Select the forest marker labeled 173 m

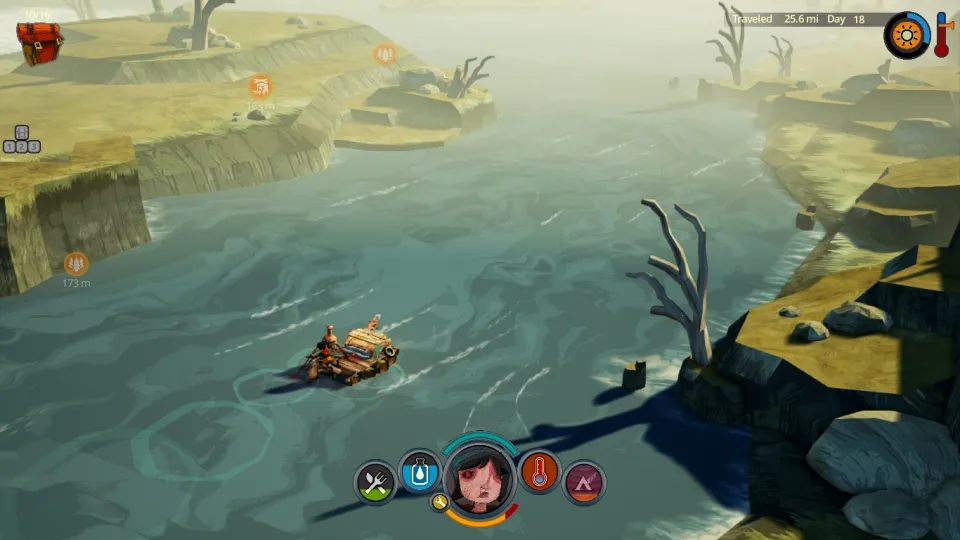(x=76, y=264)
